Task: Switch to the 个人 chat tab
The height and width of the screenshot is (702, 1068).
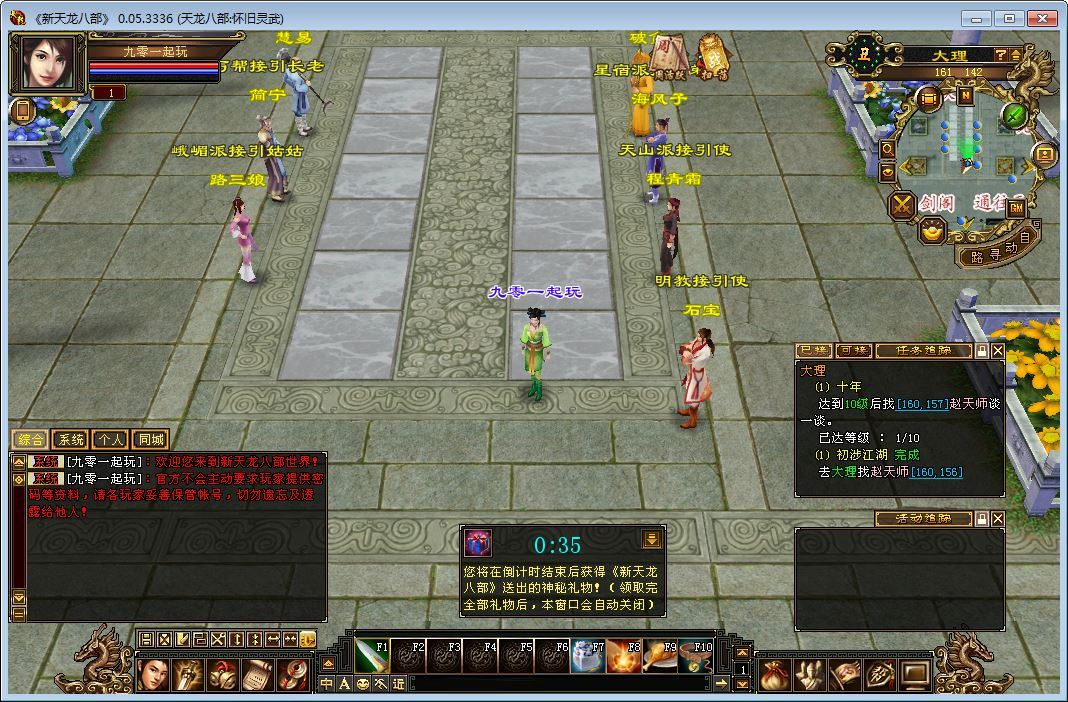Action: 110,440
